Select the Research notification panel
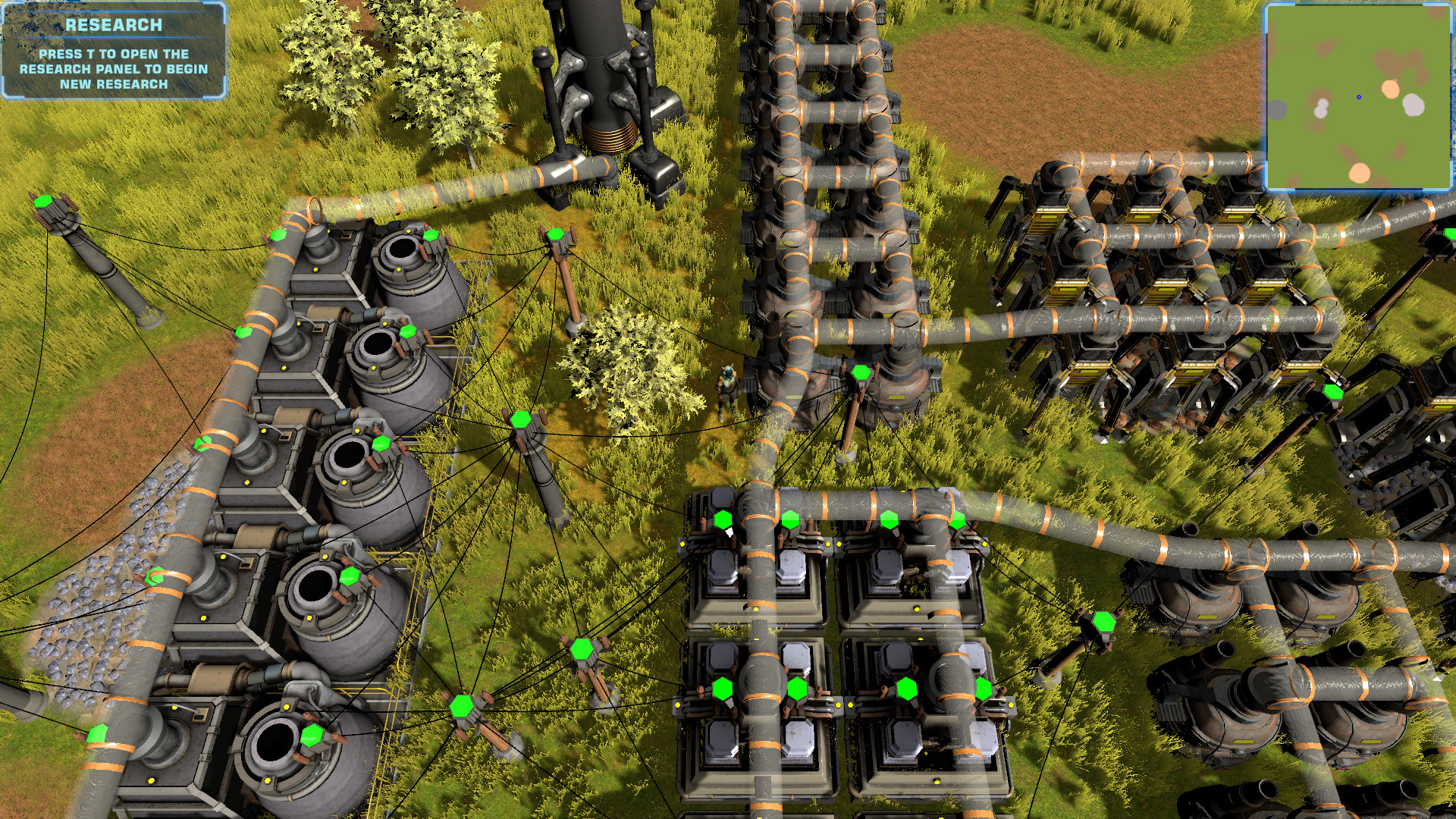 114,52
